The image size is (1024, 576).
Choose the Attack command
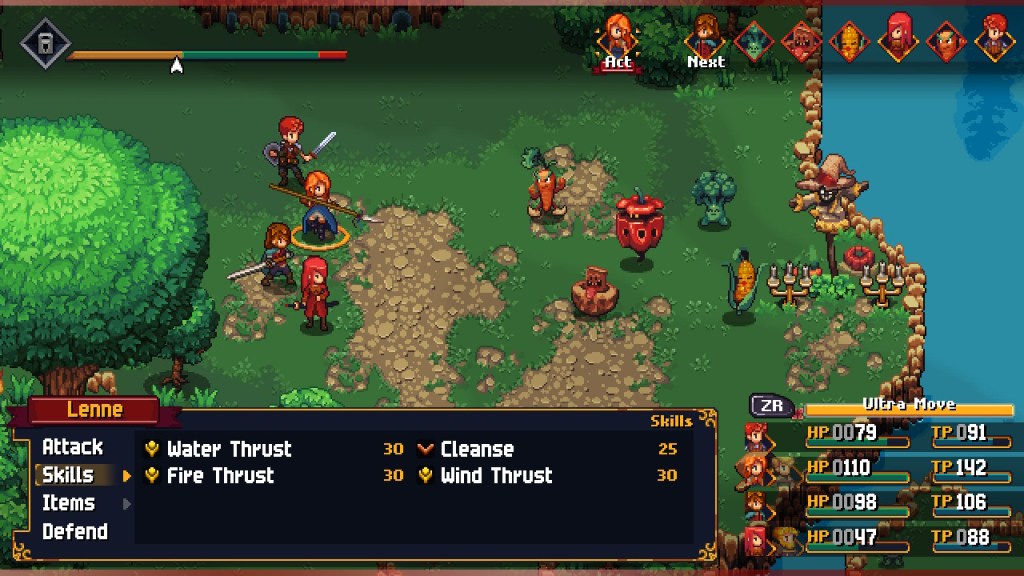72,447
